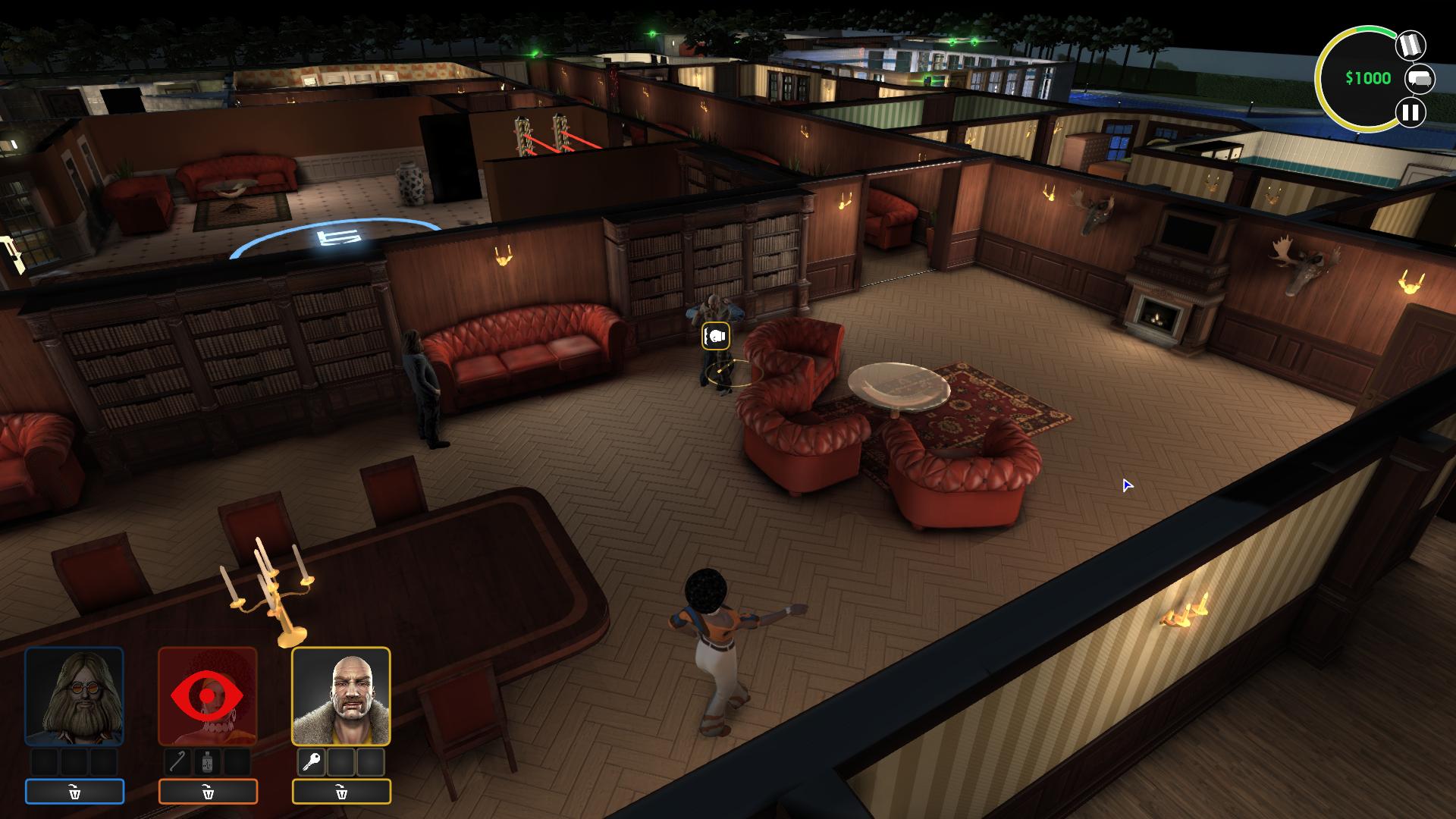This screenshot has height=819, width=1456.
Task: Select the red eye-marked character portrait
Action: (208, 696)
